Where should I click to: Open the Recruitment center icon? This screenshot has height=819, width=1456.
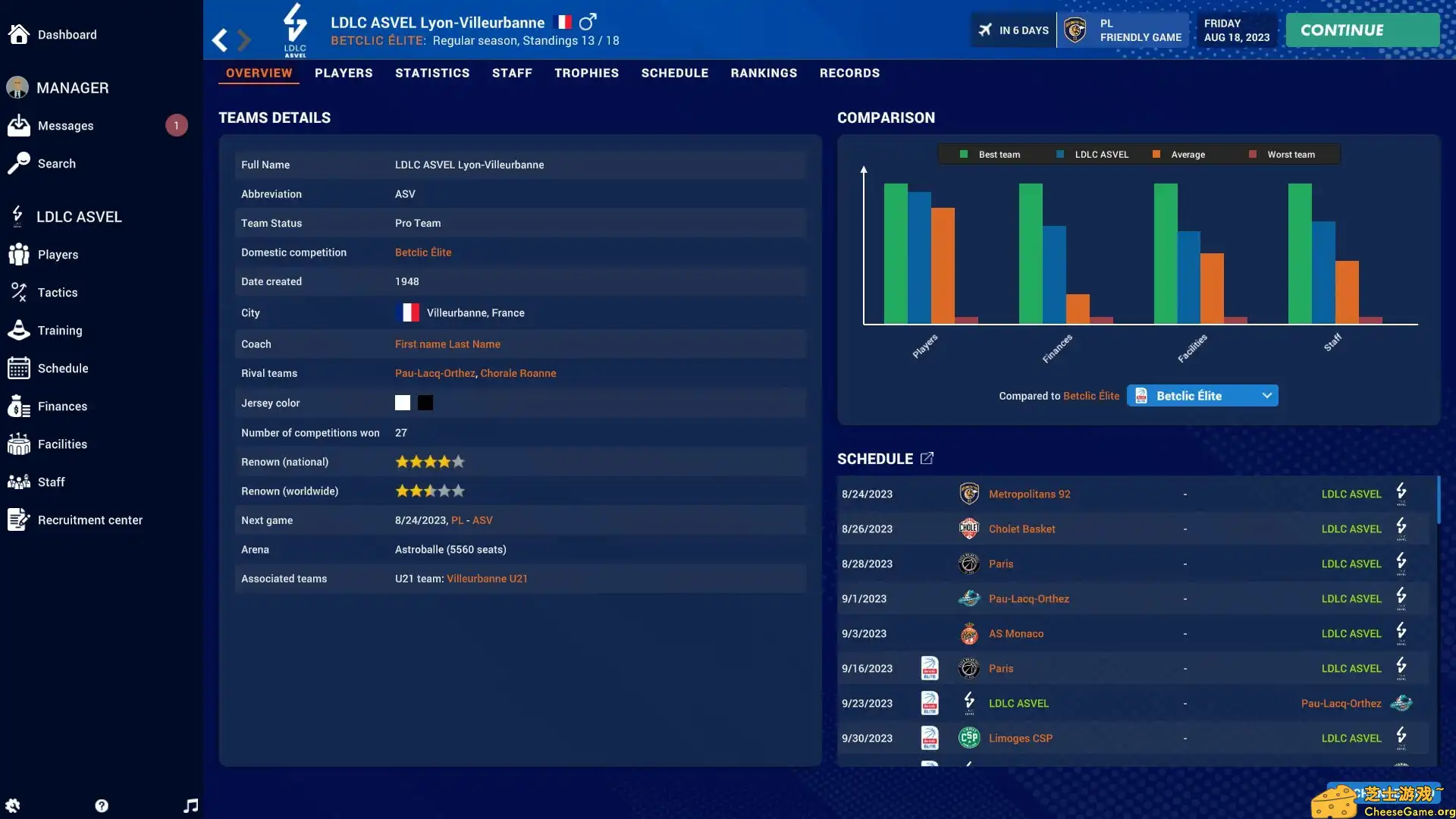[18, 519]
